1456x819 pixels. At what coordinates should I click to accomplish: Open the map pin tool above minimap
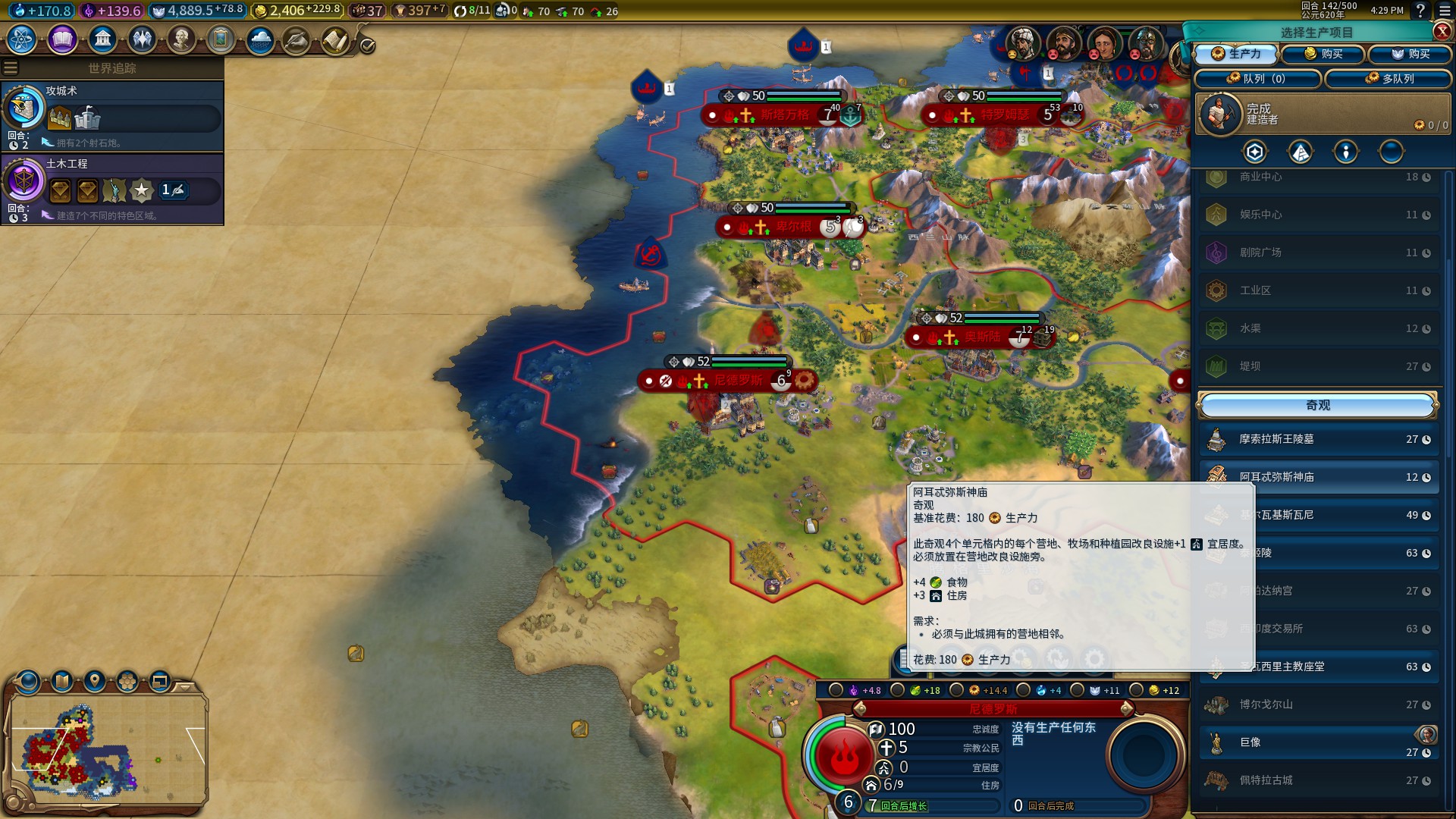click(x=95, y=681)
